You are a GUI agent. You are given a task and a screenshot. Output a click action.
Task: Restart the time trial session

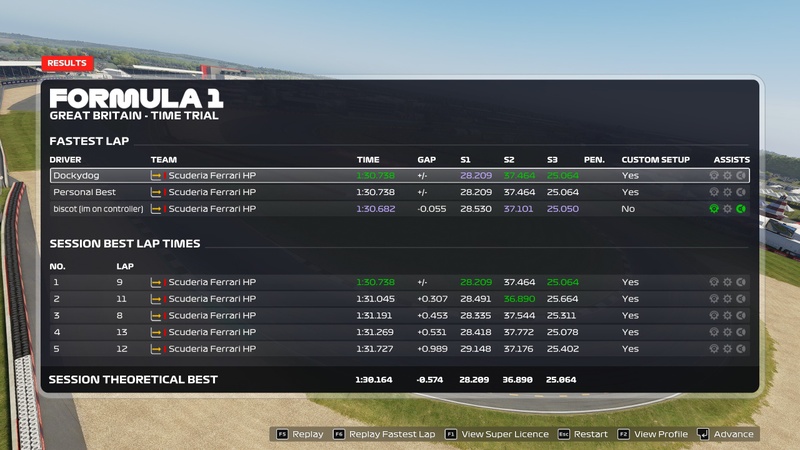(584, 435)
